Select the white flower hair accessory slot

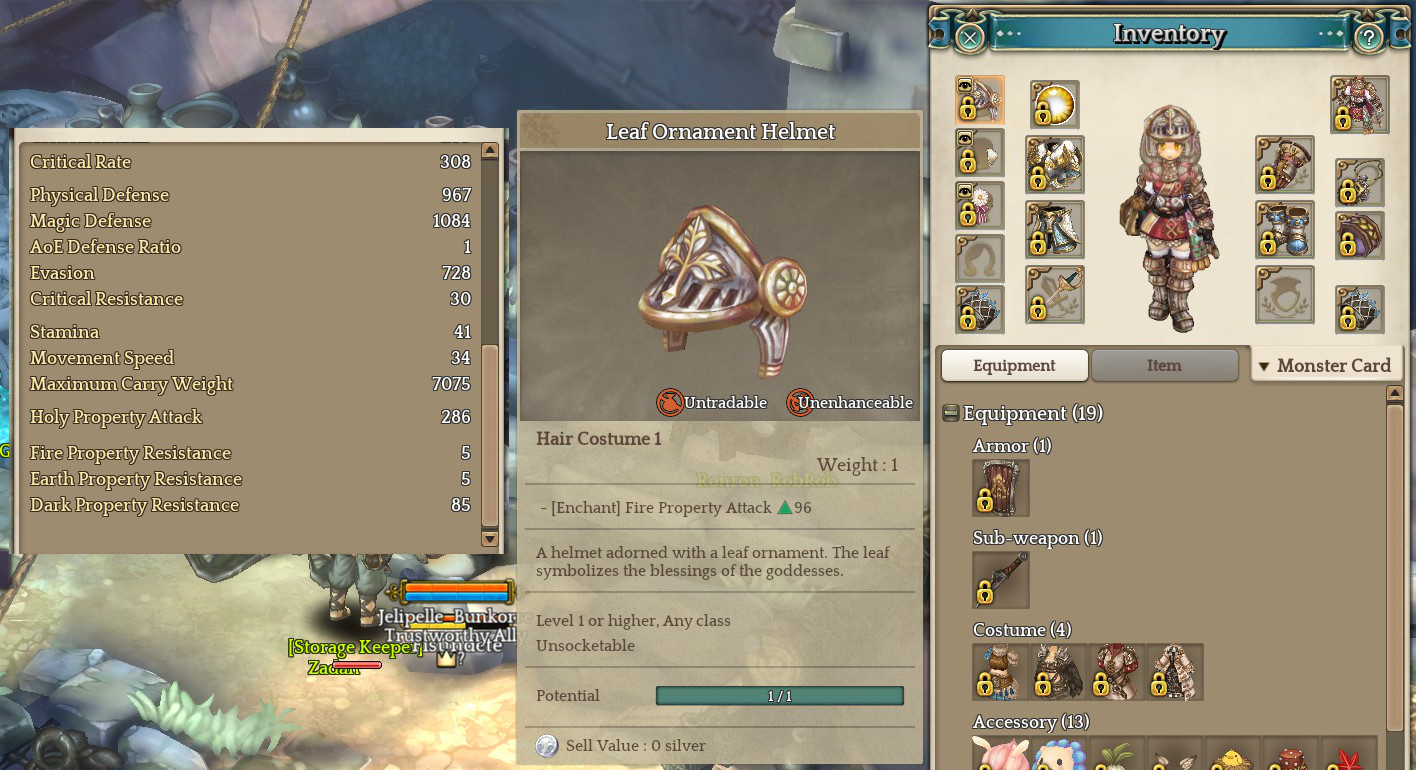pos(980,205)
